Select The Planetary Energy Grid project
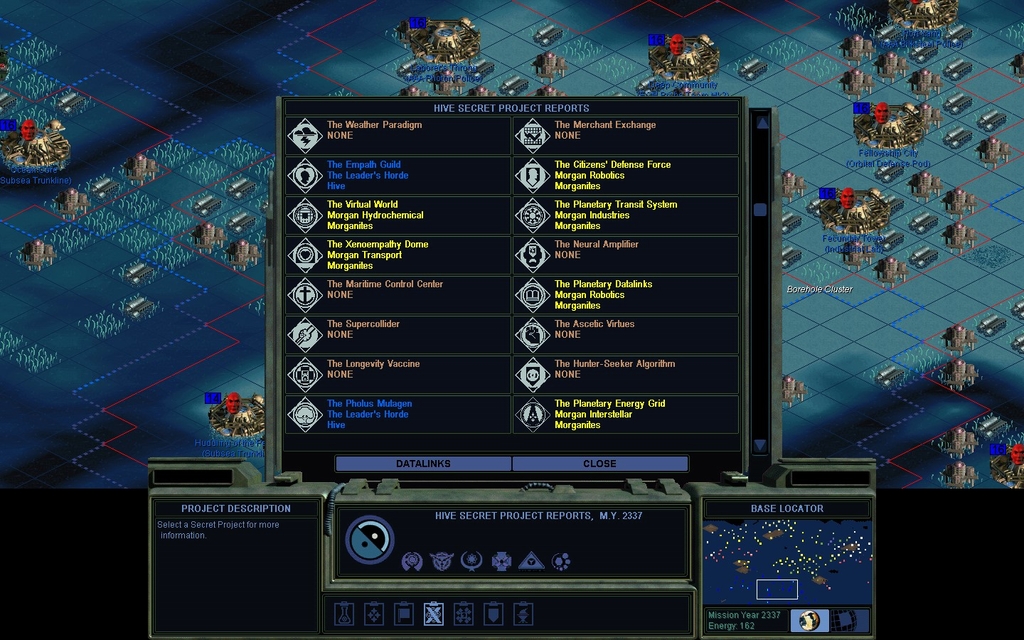The image size is (1024, 640). tap(626, 414)
